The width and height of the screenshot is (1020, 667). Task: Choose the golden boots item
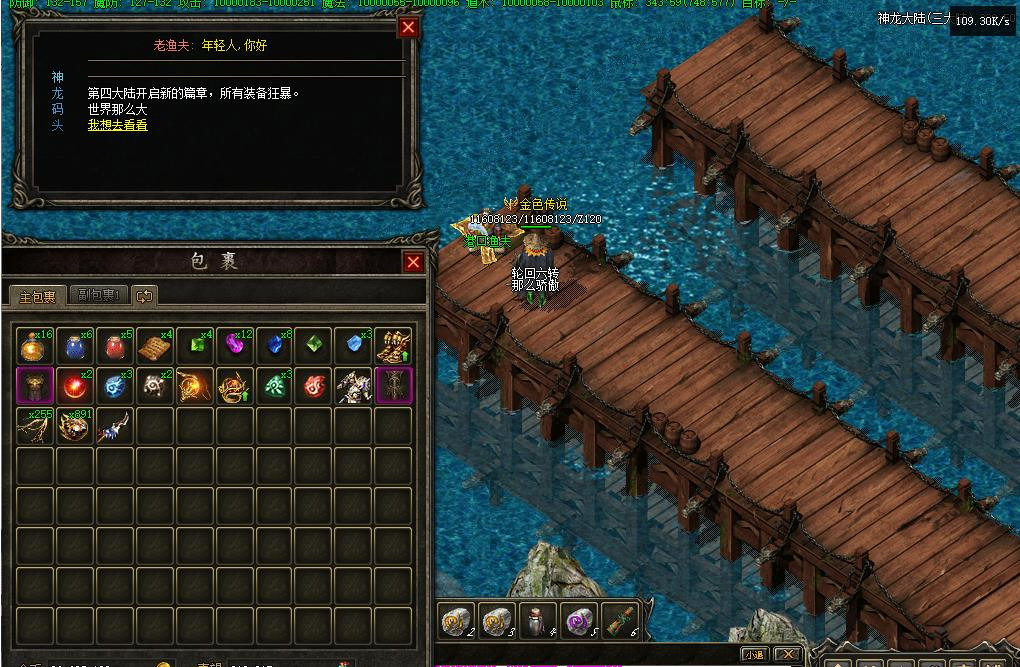pyautogui.click(x=394, y=346)
